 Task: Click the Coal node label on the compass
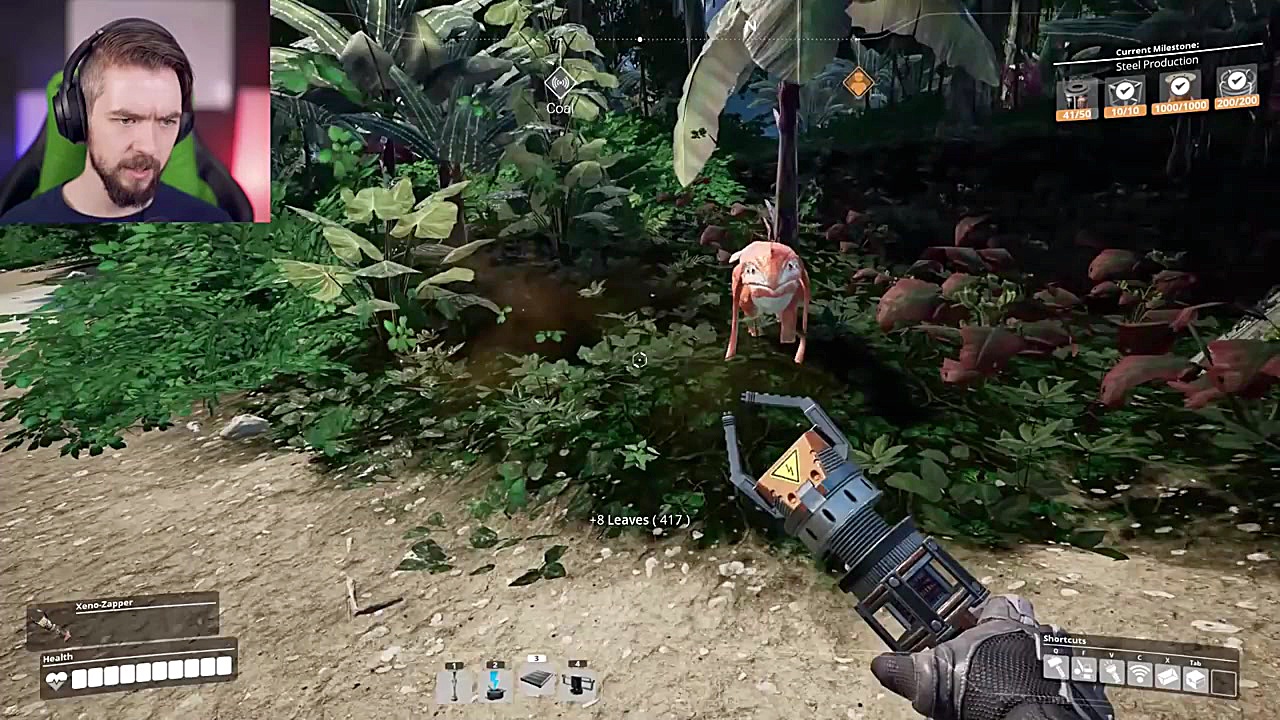(x=559, y=107)
